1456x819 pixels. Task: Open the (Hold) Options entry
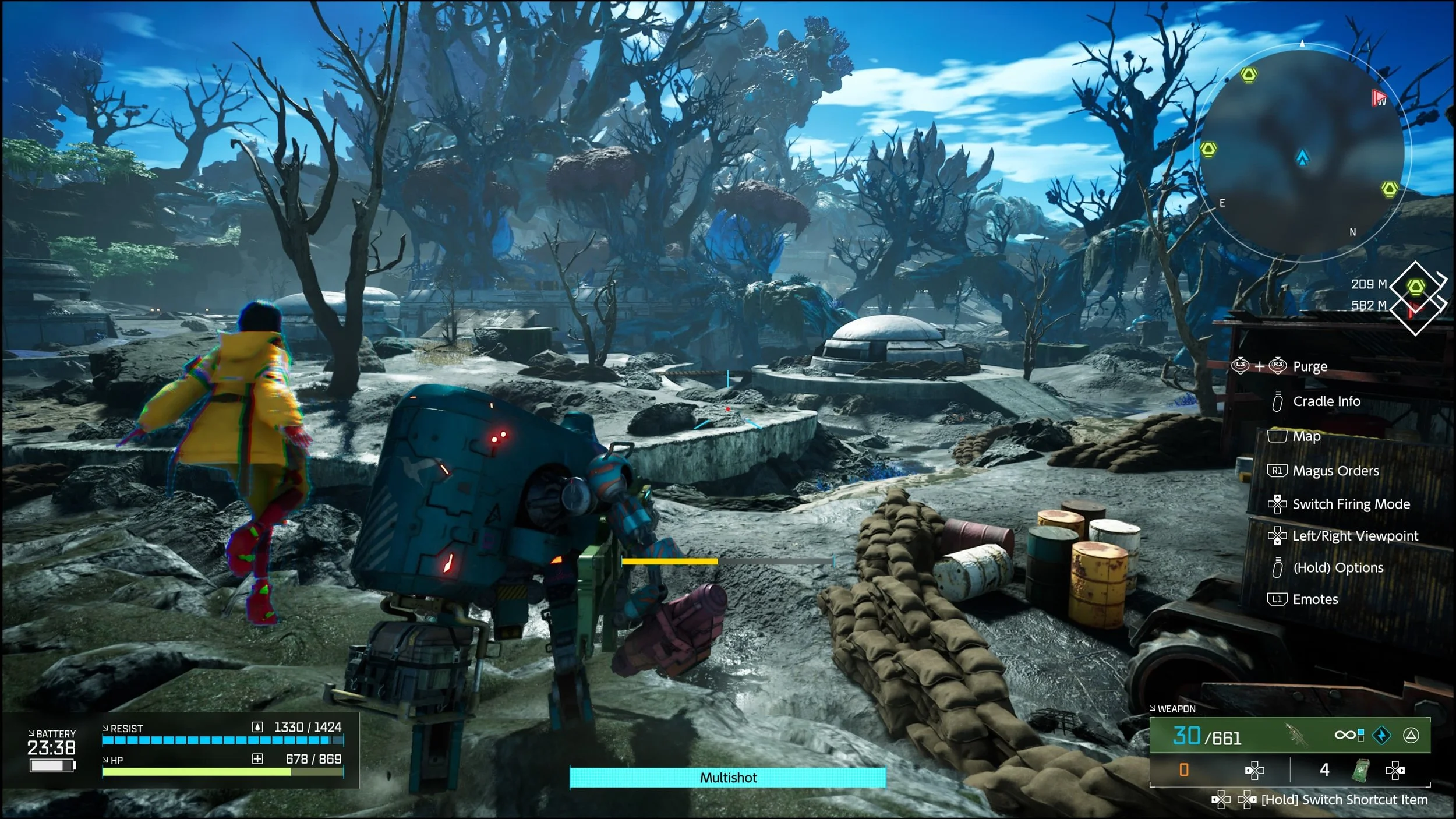pos(1338,567)
